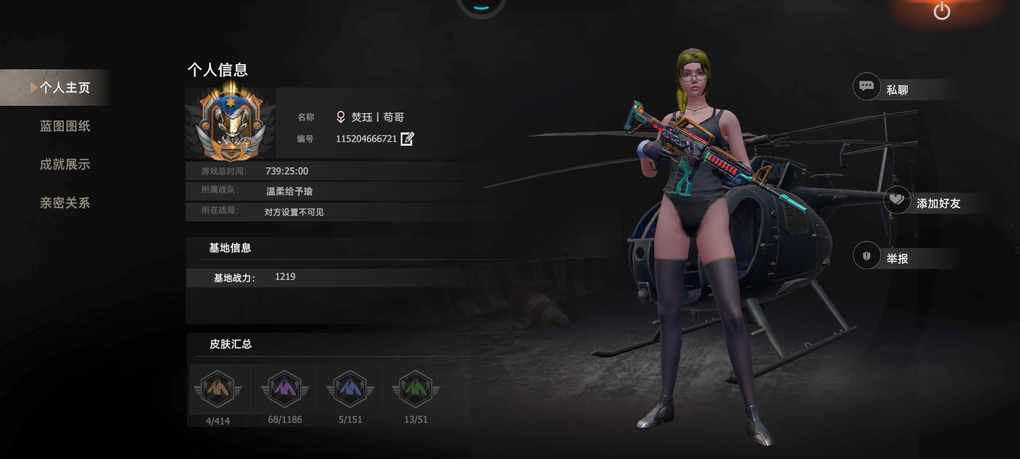Select the purple skin badge 68/1186
The width and height of the screenshot is (1020, 459).
point(284,388)
